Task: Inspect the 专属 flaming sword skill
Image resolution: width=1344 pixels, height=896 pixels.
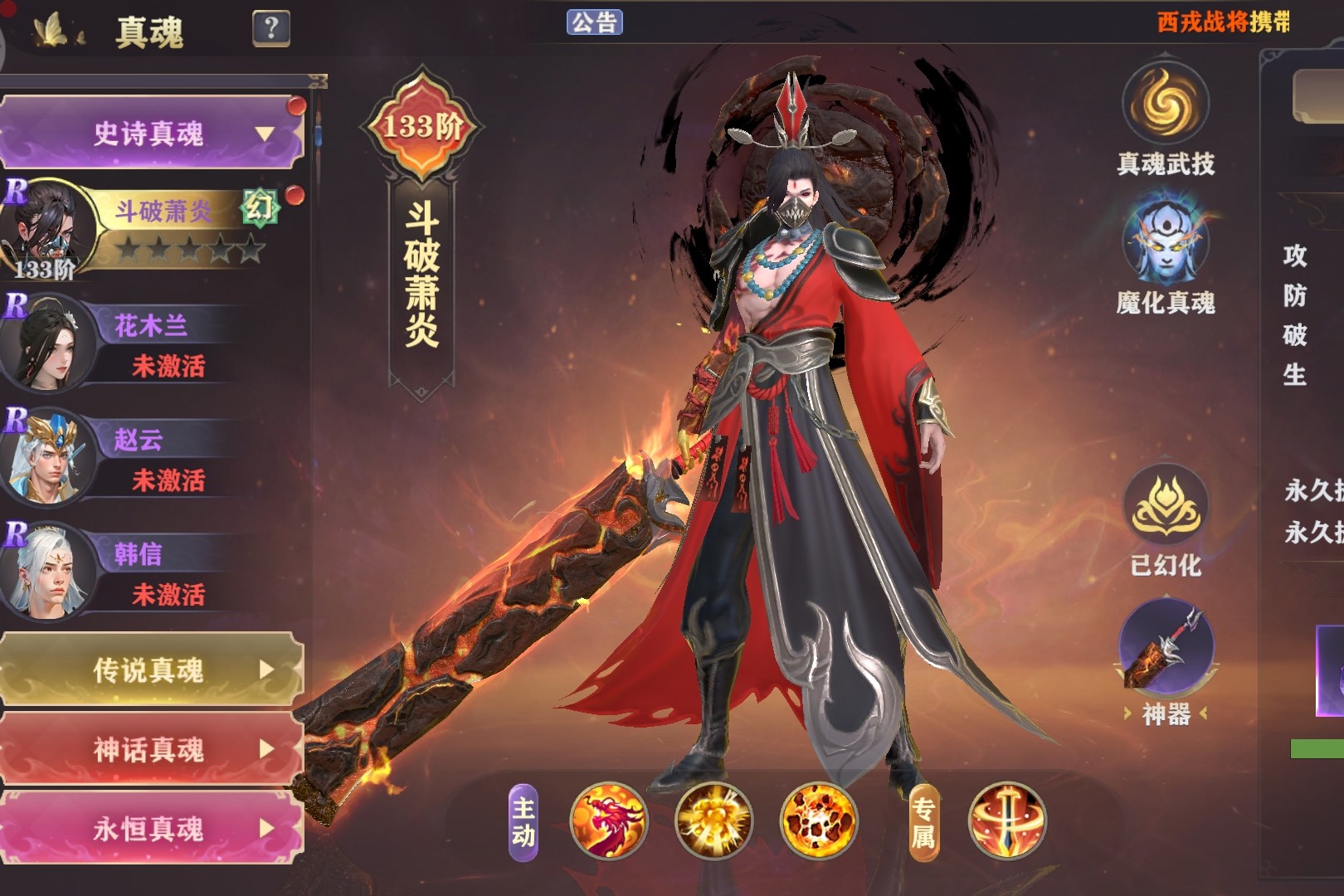Action: pyautogui.click(x=1007, y=821)
